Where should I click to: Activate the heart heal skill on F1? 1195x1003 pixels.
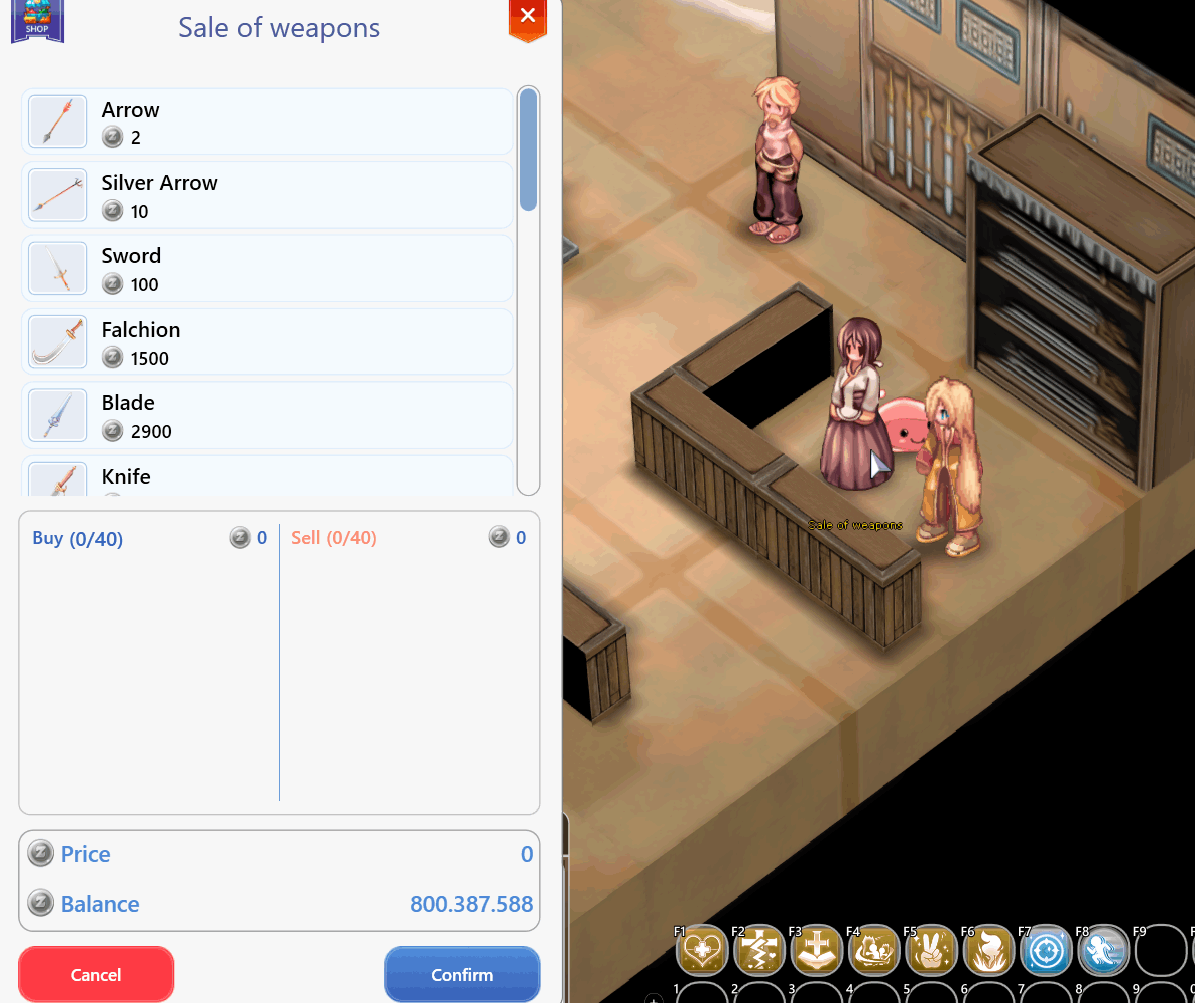702,950
